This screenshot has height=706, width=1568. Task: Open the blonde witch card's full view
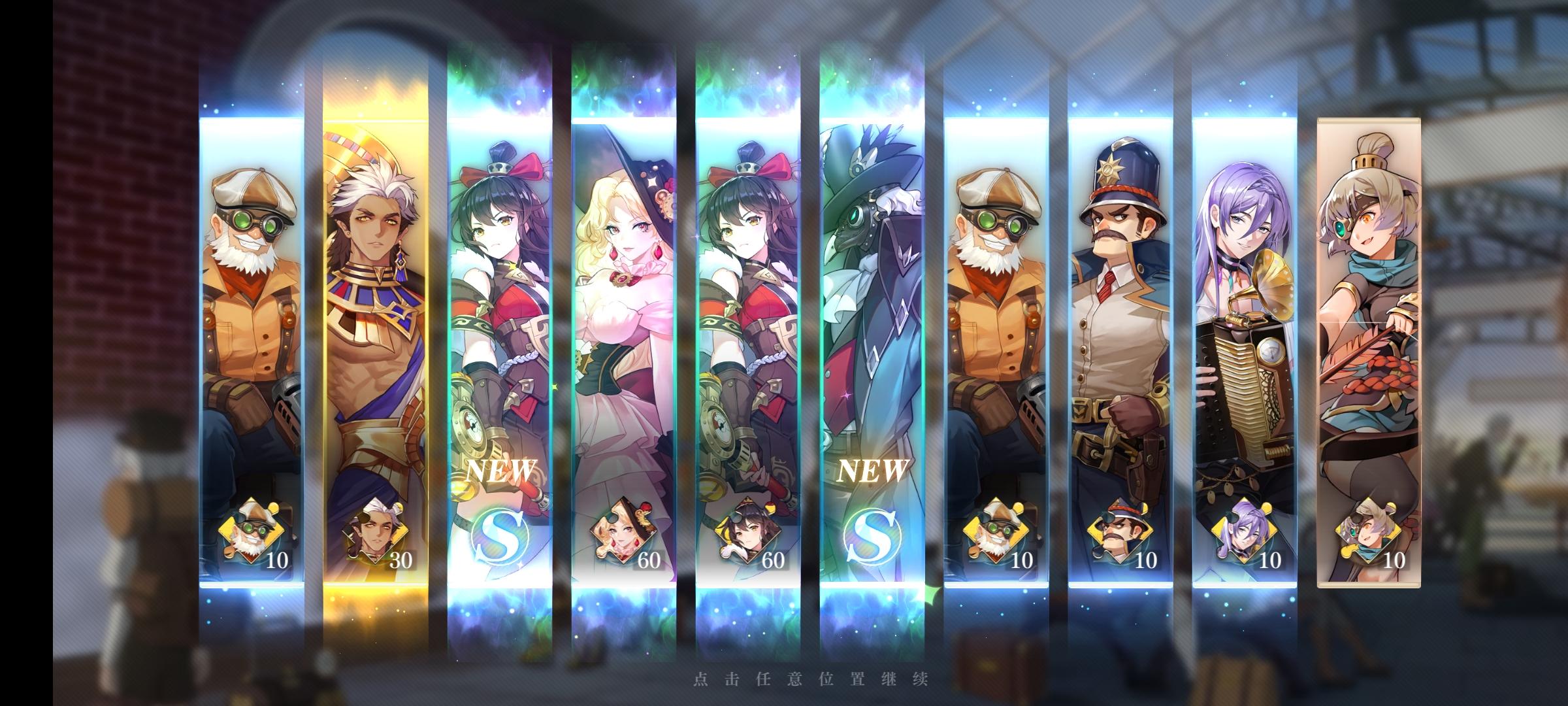point(622,294)
